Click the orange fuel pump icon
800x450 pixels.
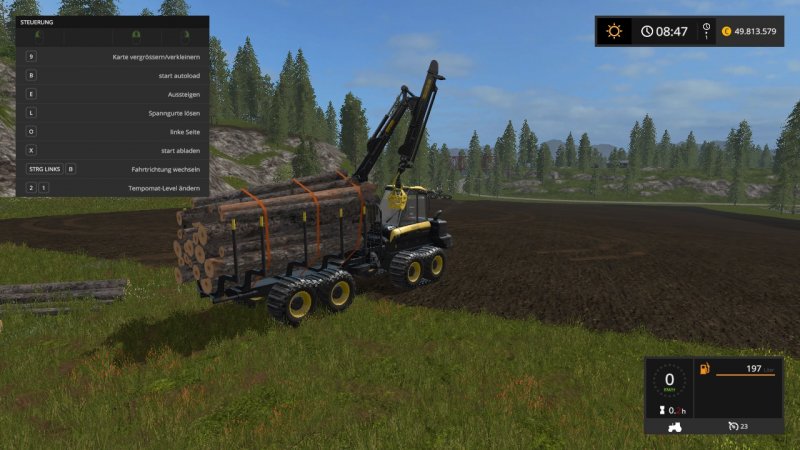click(704, 370)
